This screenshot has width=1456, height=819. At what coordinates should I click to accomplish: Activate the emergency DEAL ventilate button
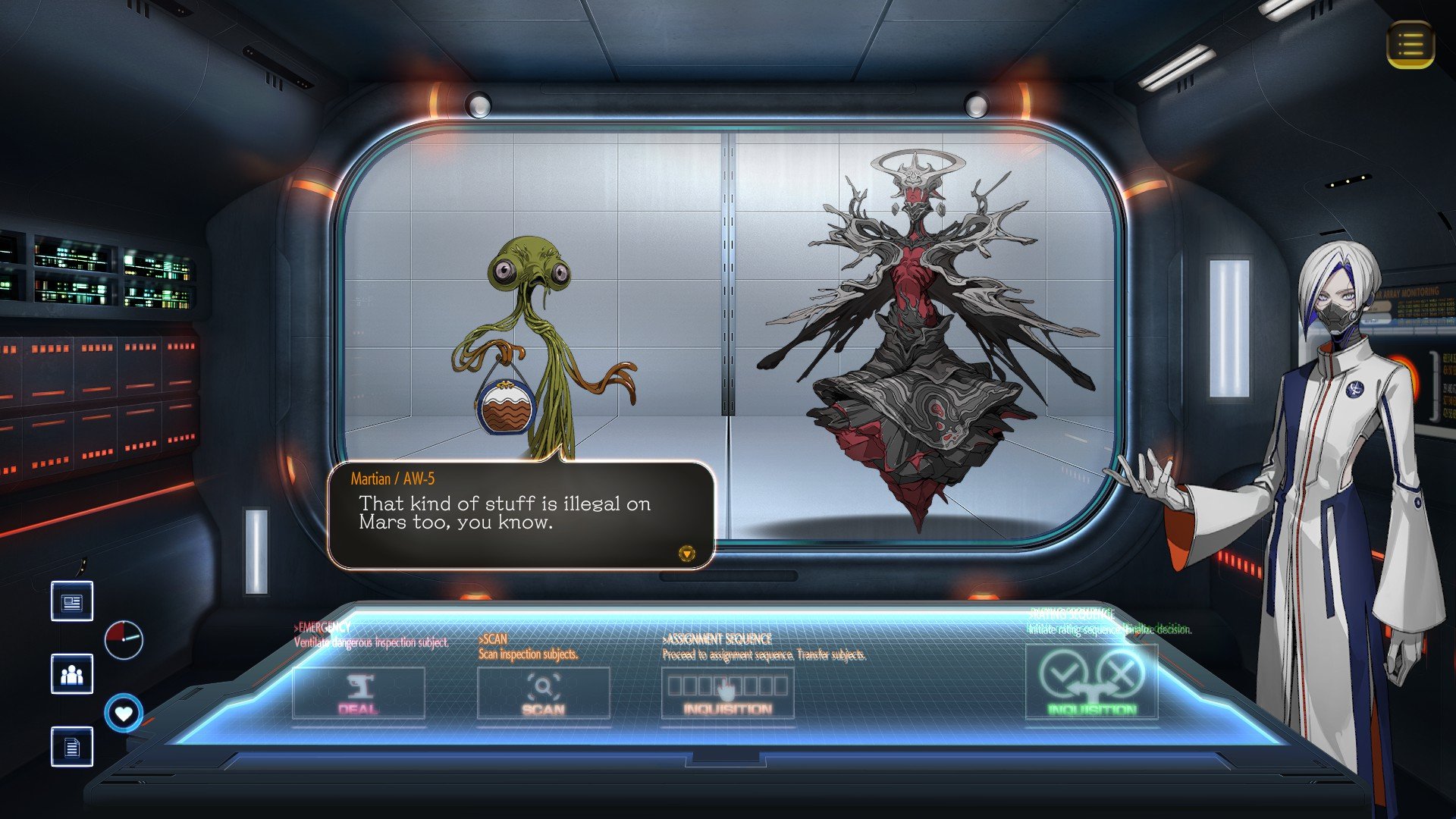pos(358,693)
